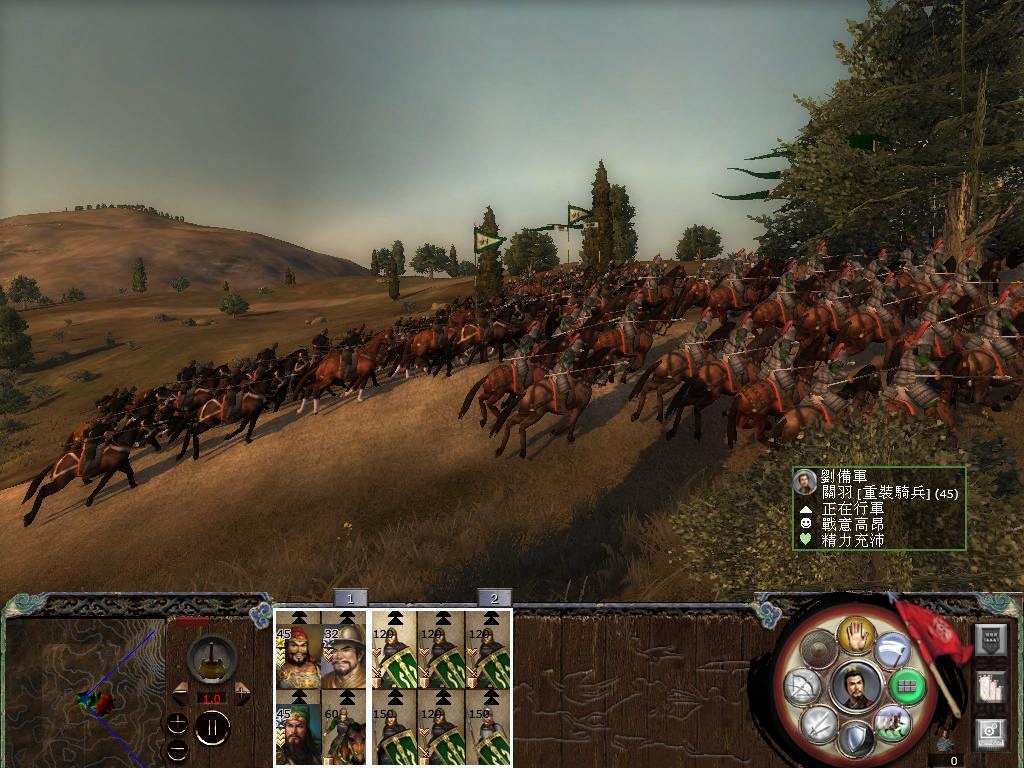This screenshot has height=768, width=1024.
Task: Select the green-hatted Guan Yu unit card
Action: pyautogui.click(x=297, y=727)
